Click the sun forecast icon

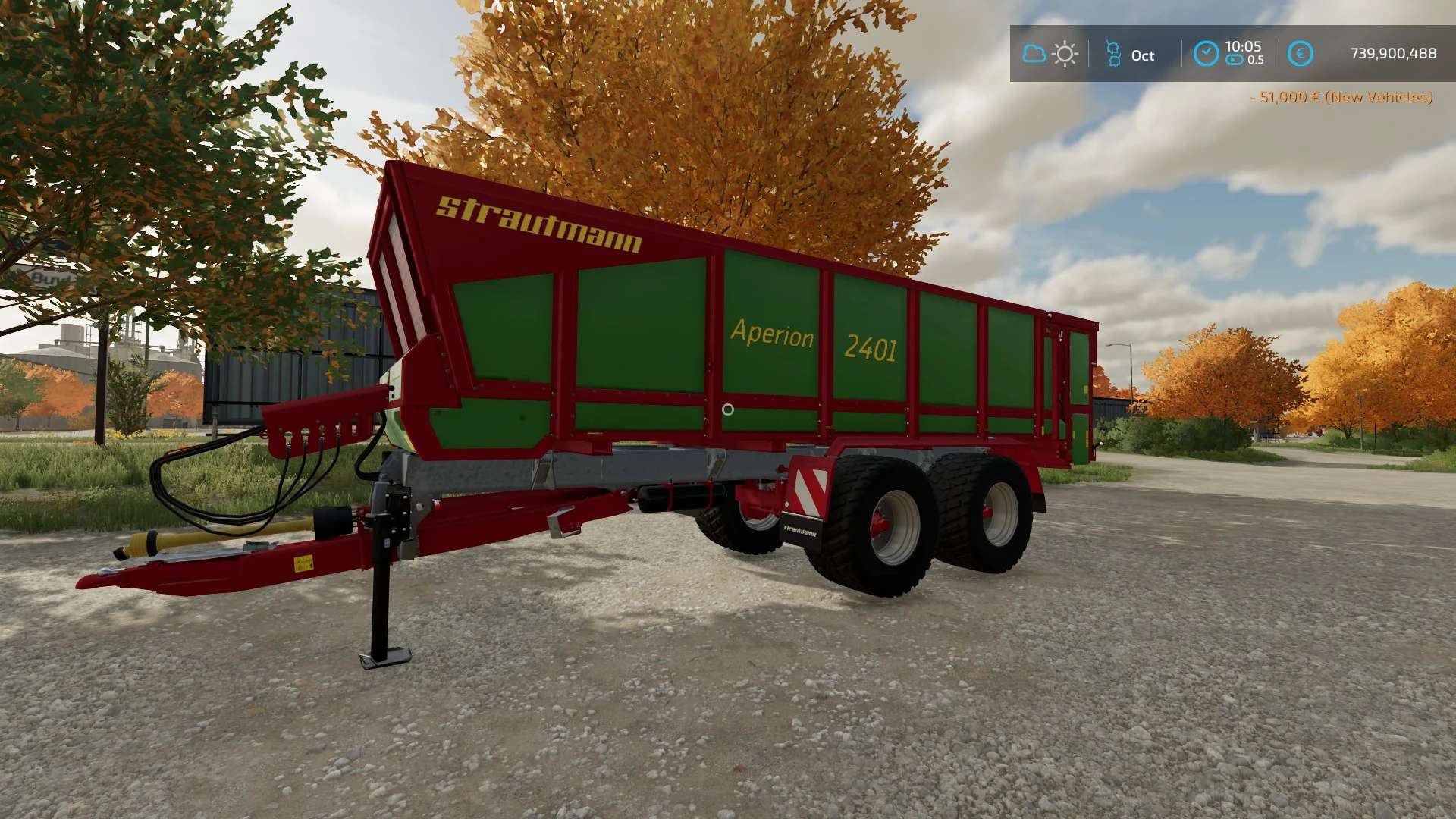pyautogui.click(x=1065, y=54)
